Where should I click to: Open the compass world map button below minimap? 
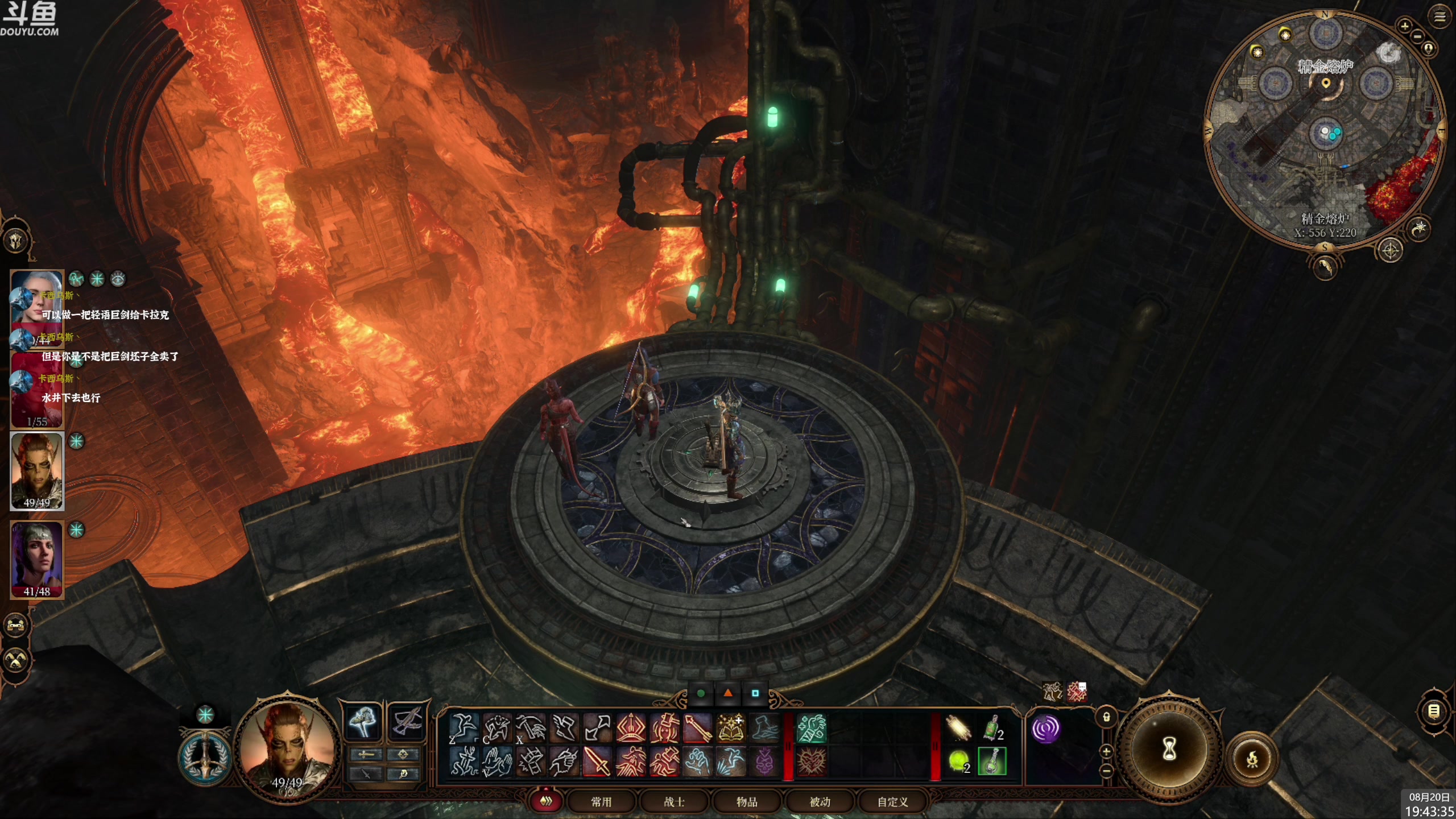(x=1391, y=250)
